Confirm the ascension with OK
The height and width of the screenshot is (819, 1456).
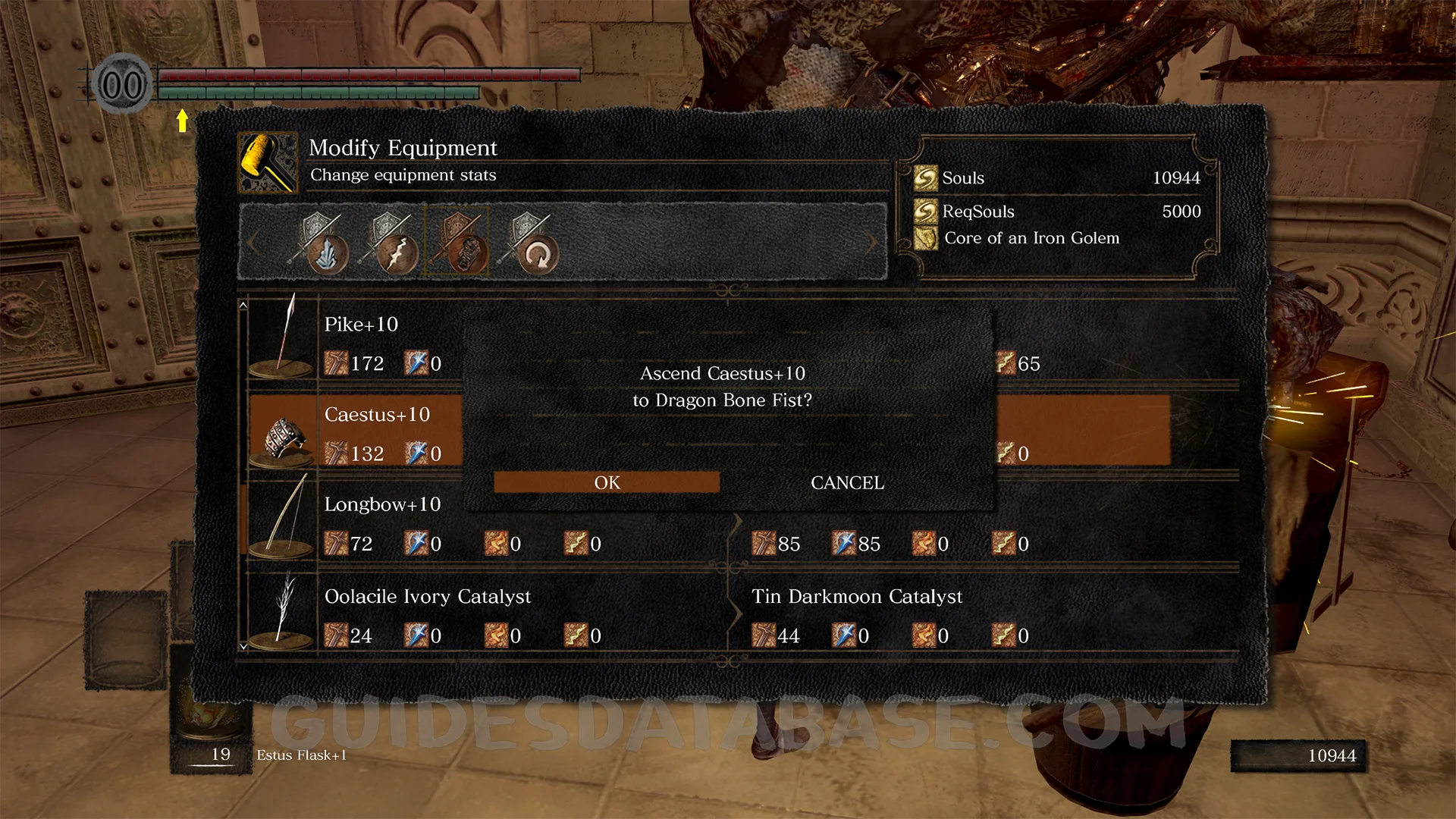[607, 482]
